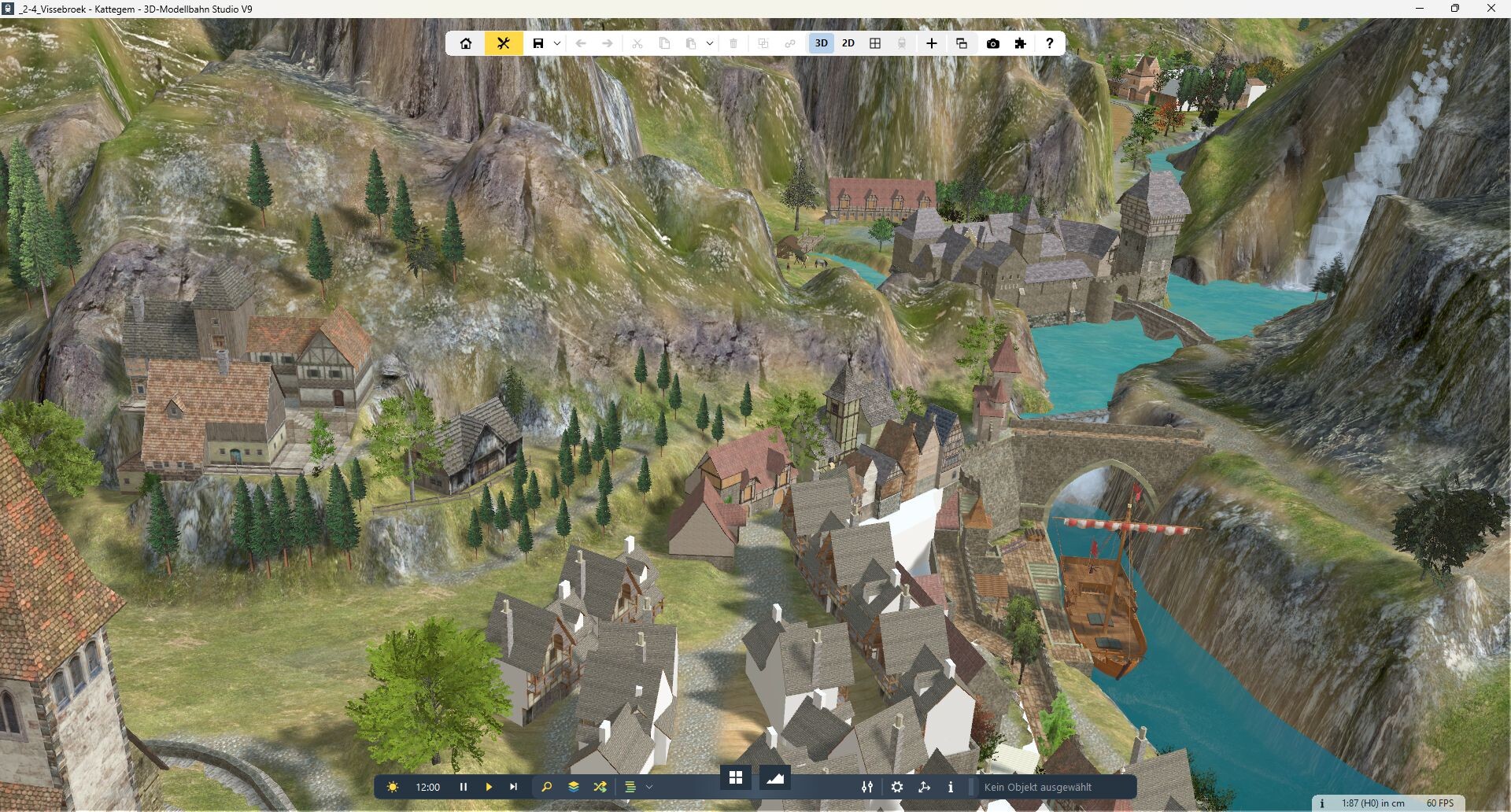Open the overlapping windows icon
Image resolution: width=1511 pixels, height=812 pixels.
pyautogui.click(x=961, y=43)
